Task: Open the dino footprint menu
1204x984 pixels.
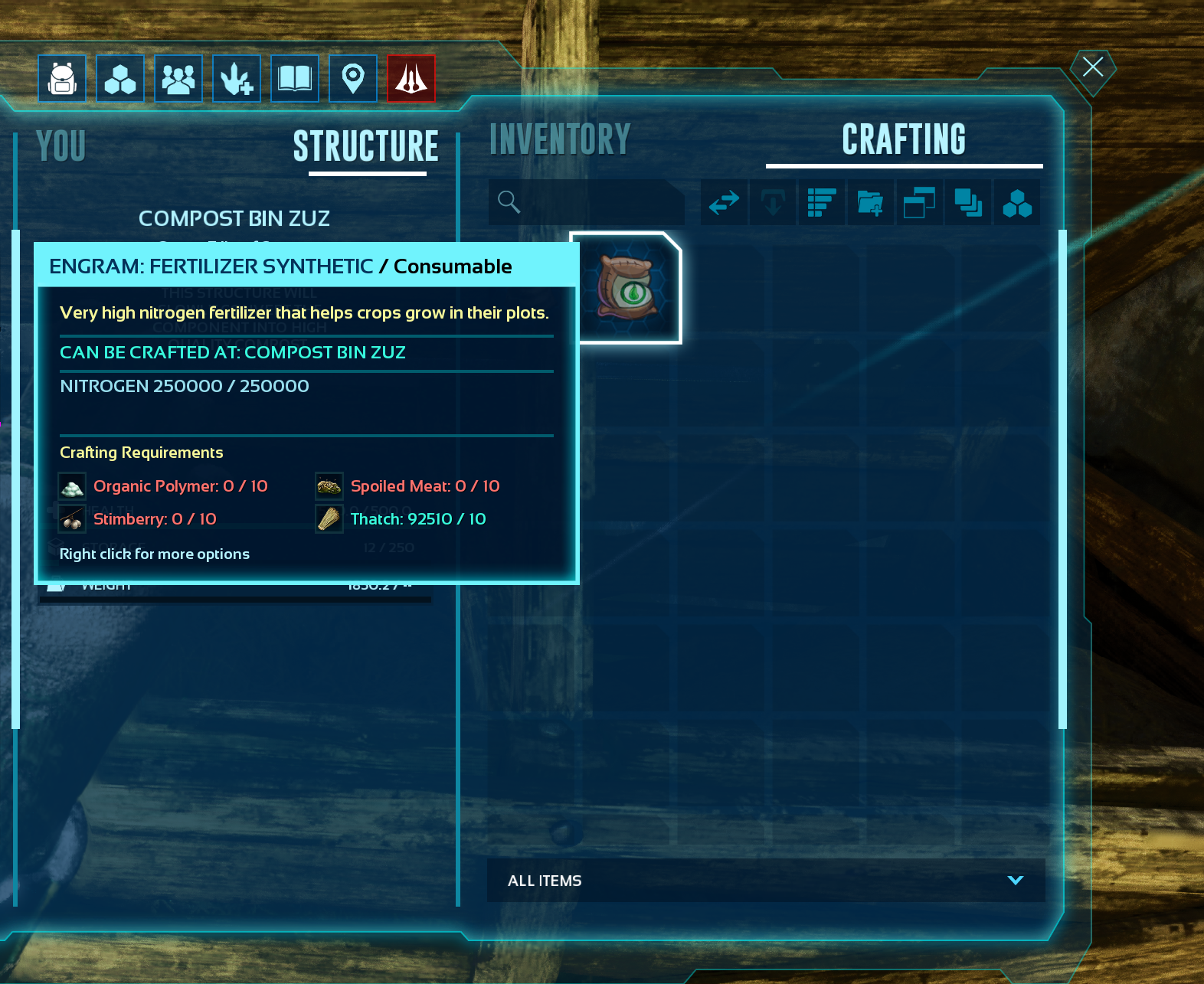Action: [237, 78]
